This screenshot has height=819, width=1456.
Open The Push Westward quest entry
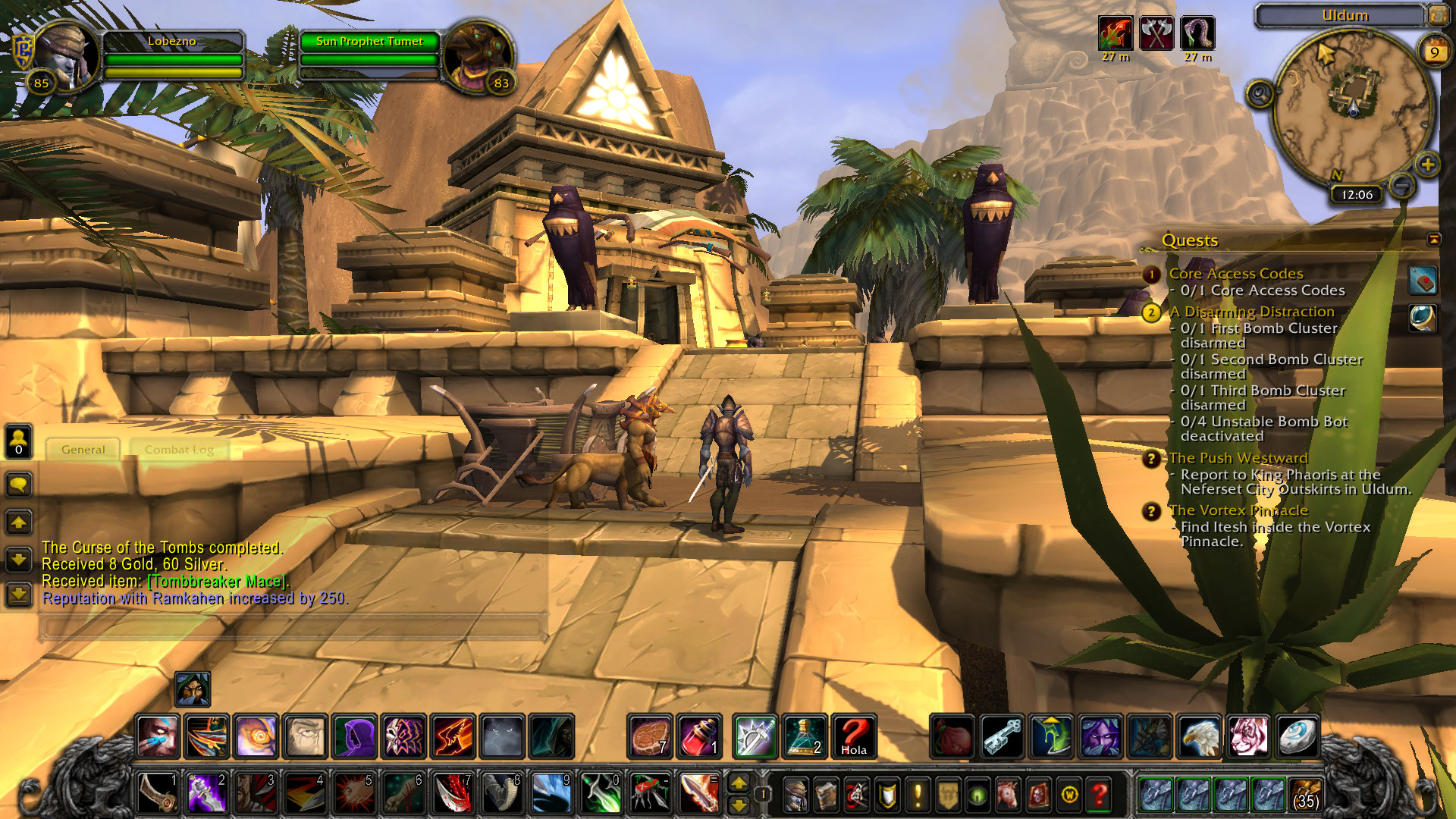pyautogui.click(x=1238, y=458)
